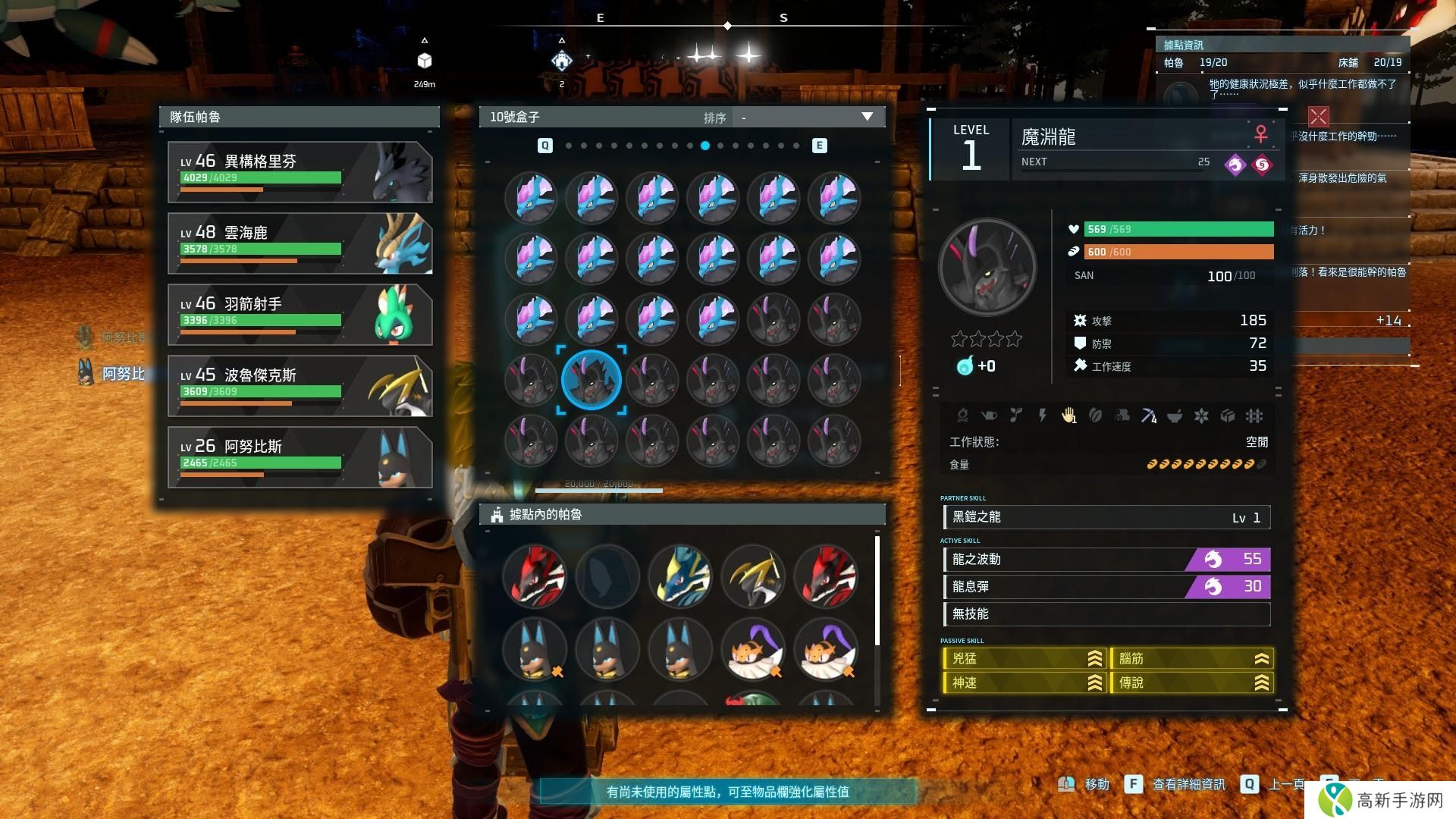Click the 黑鎧之龍 partner skill row
The width and height of the screenshot is (1456, 819).
pos(1106,517)
